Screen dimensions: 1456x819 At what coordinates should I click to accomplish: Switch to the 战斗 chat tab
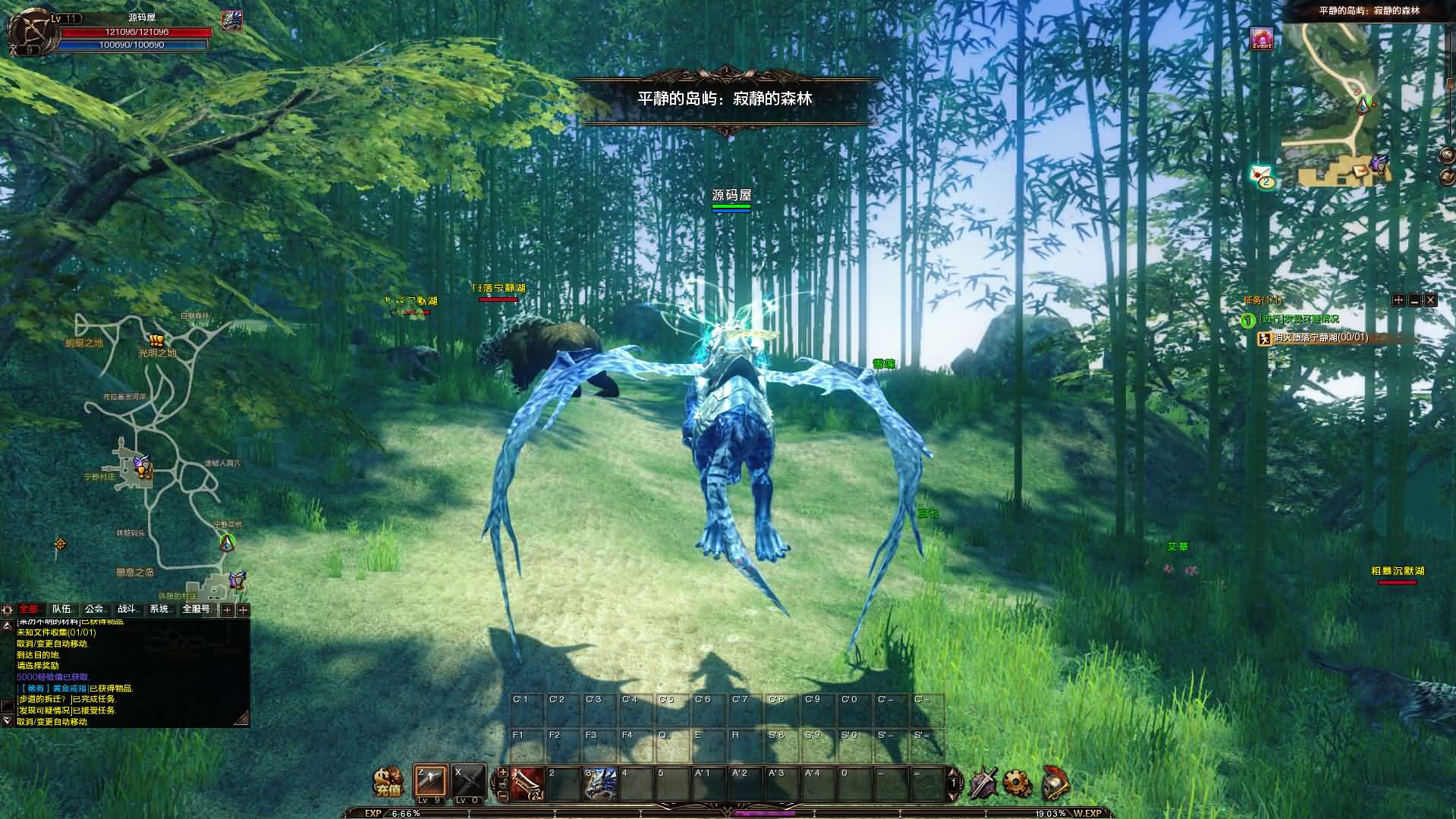click(127, 609)
